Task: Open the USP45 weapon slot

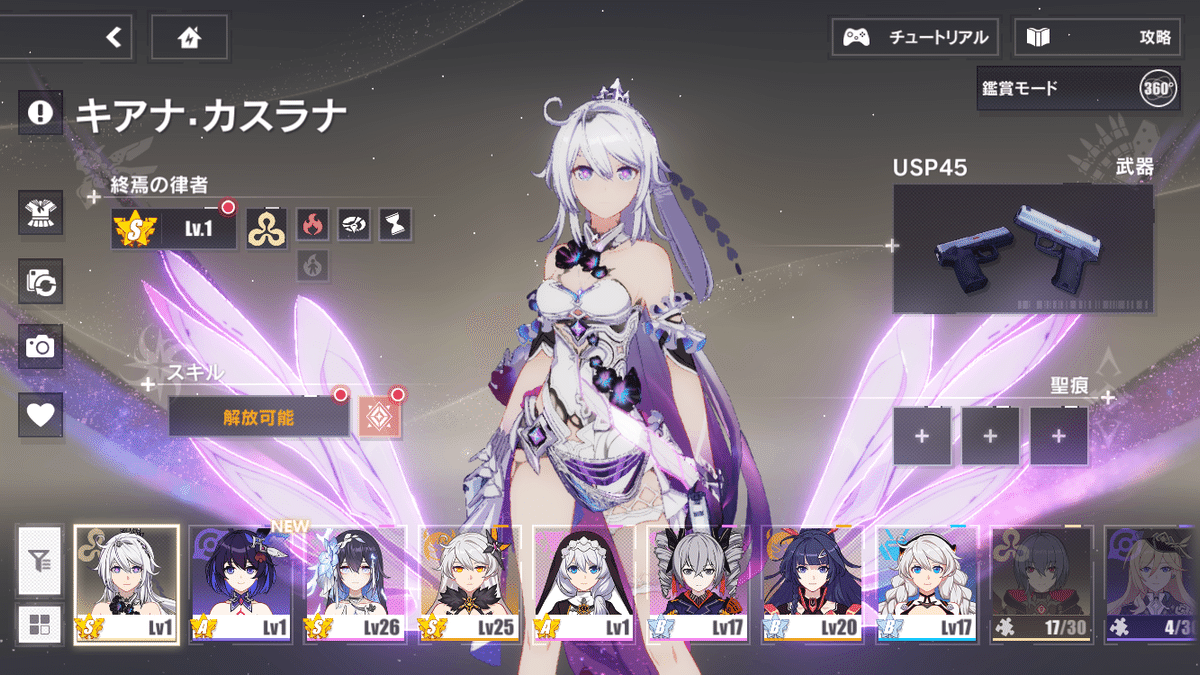Action: click(x=1022, y=249)
